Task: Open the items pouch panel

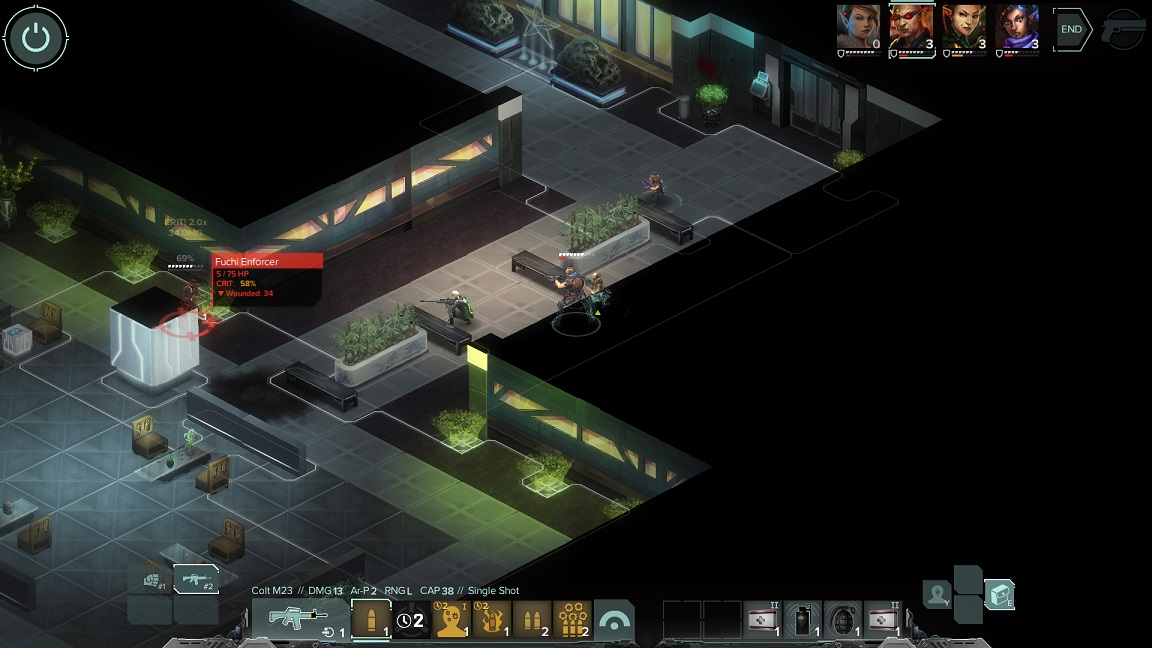Action: [x=998, y=594]
